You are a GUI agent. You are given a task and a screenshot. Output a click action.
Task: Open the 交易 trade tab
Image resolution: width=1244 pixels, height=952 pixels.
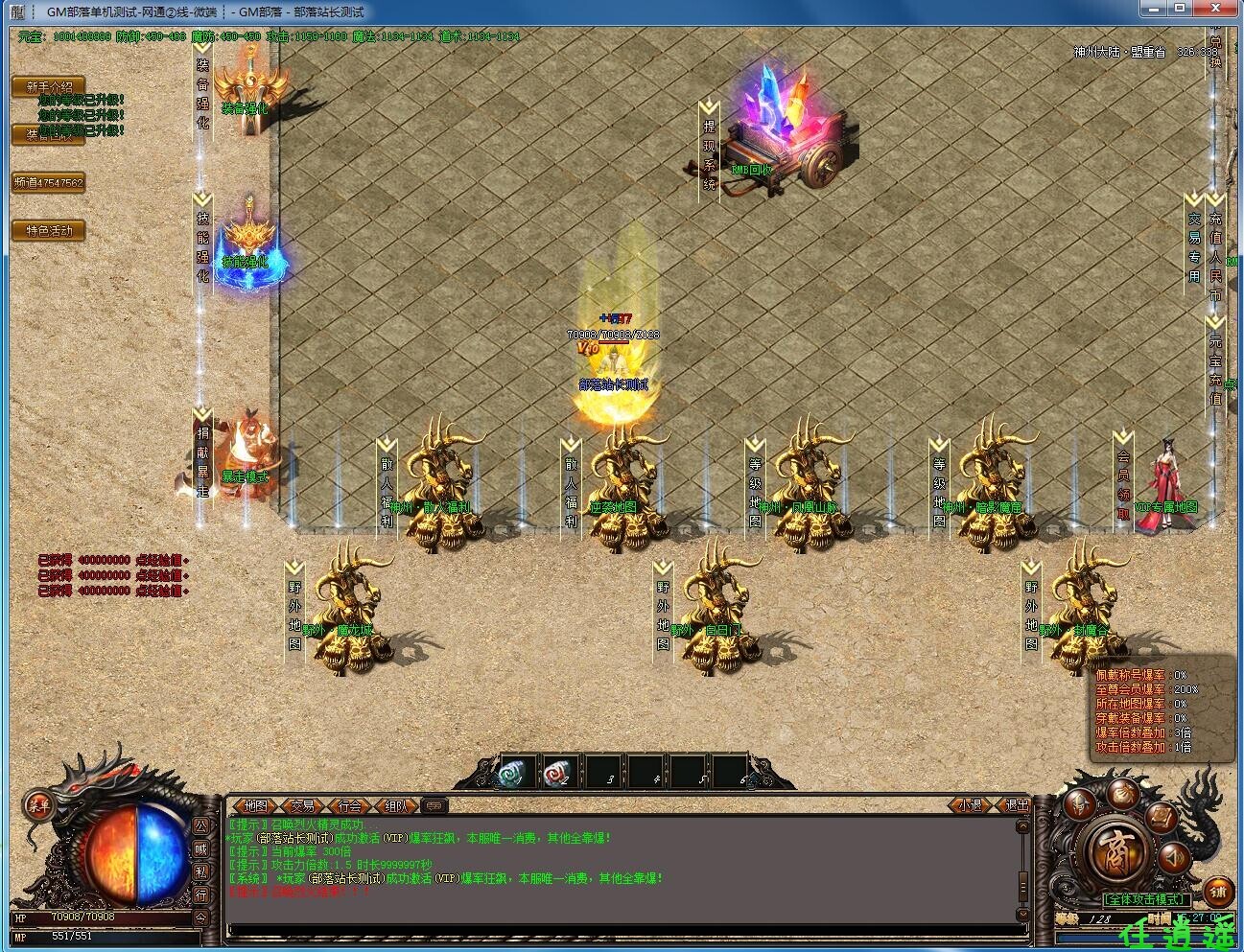click(303, 806)
